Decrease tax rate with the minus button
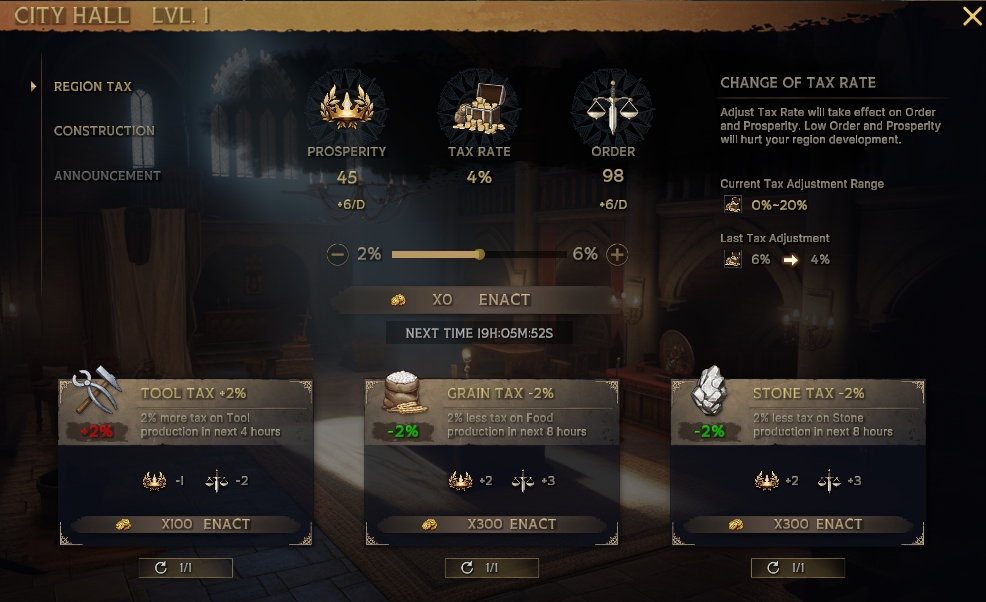This screenshot has height=602, width=986. click(x=338, y=255)
